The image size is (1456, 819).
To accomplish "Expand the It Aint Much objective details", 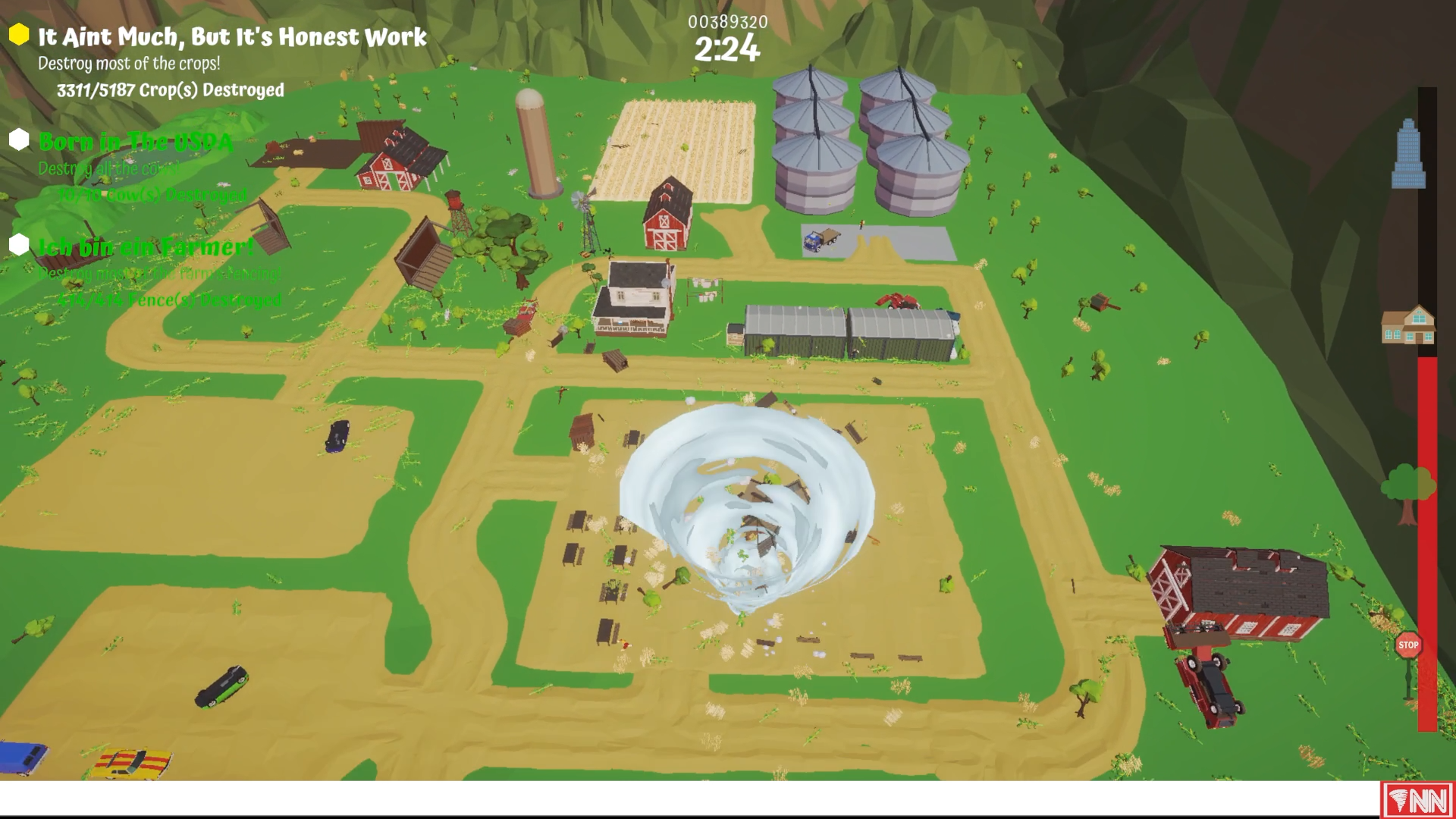I will click(233, 36).
